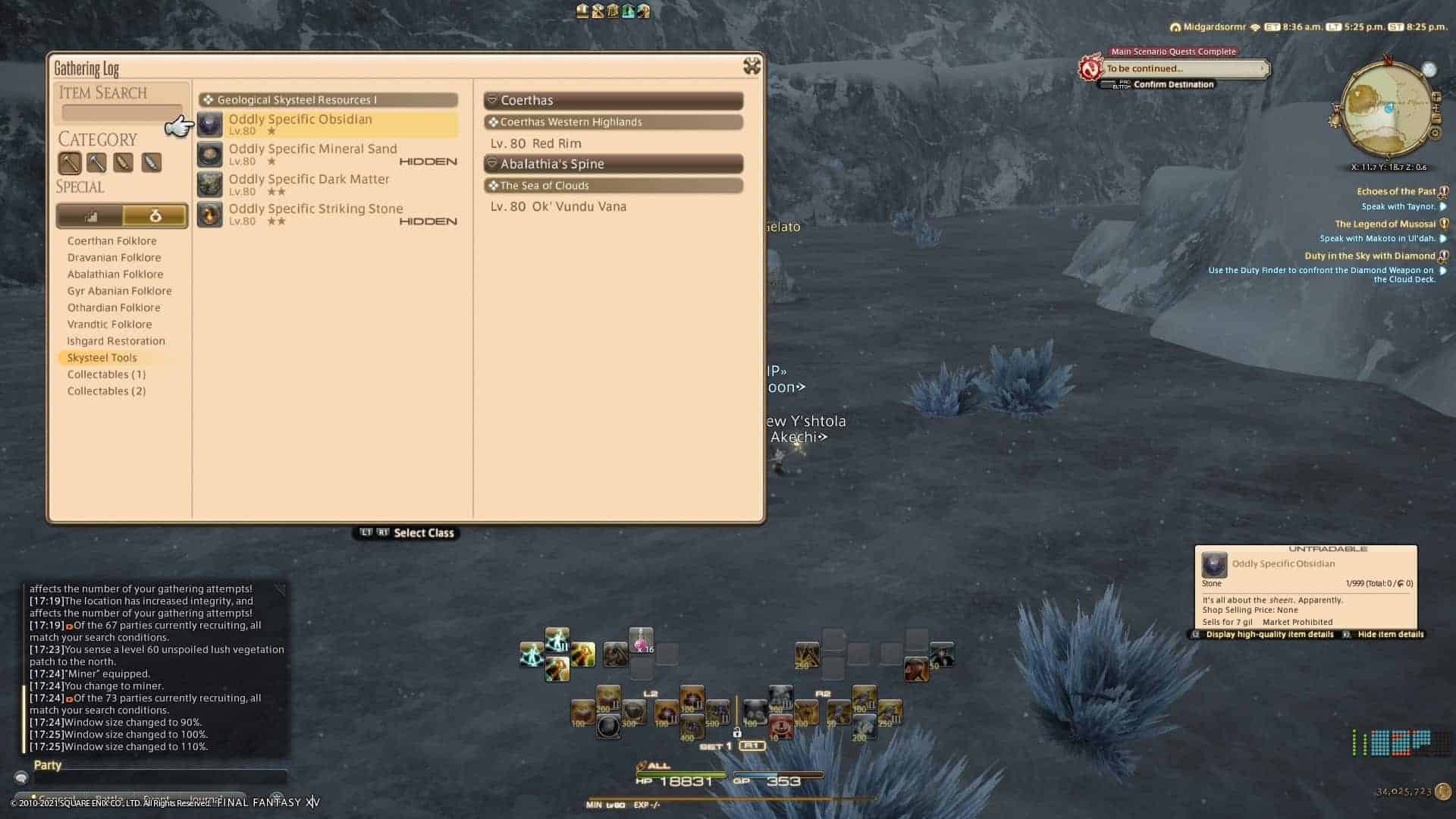1456x819 pixels.
Task: Select the Mining pickaxe category icon
Action: point(71,163)
